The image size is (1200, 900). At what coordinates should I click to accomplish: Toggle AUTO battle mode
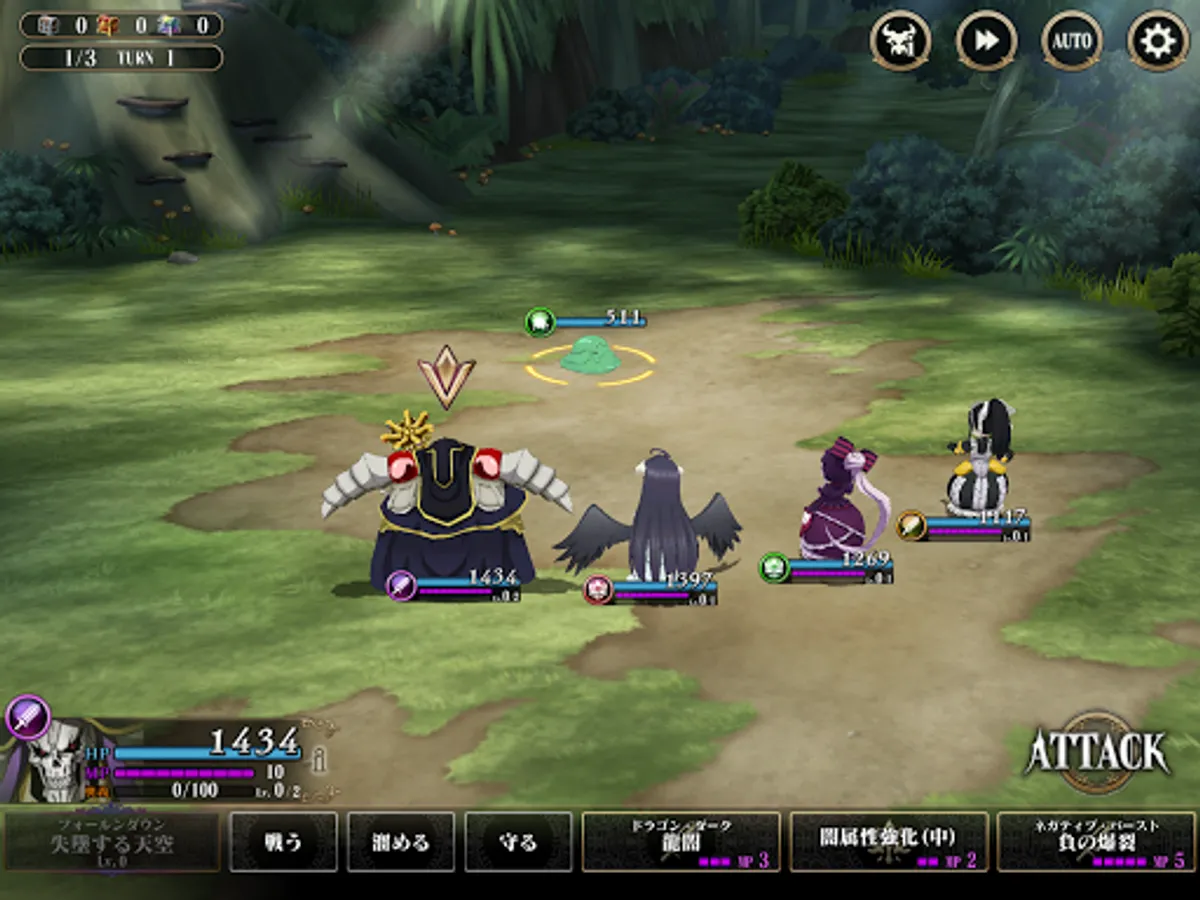pyautogui.click(x=1071, y=41)
